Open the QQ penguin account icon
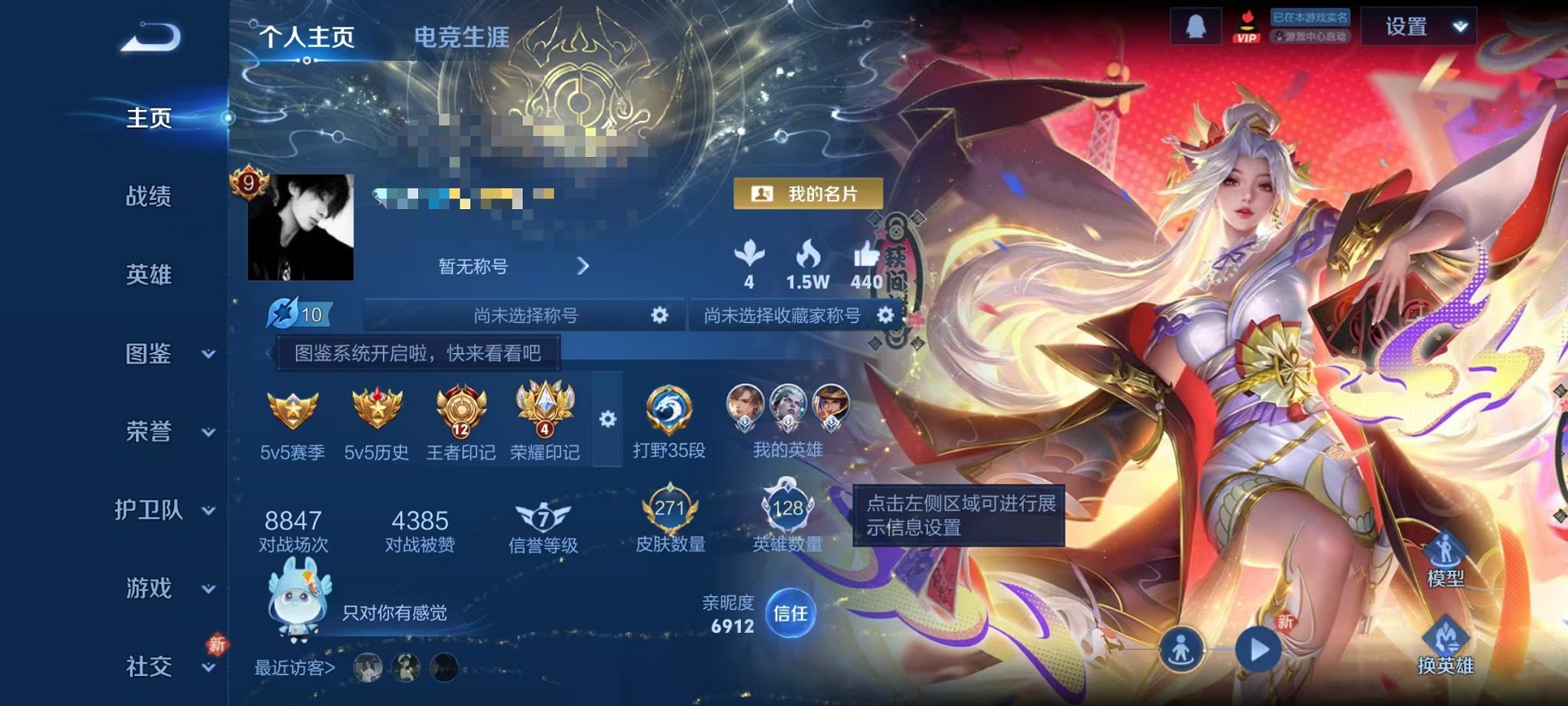 pyautogui.click(x=1197, y=27)
